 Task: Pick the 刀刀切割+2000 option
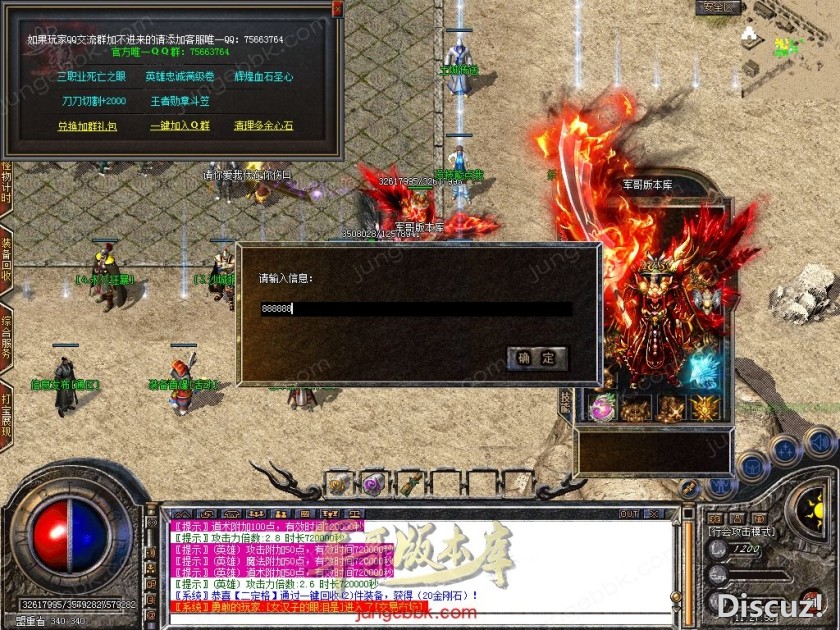[x=94, y=101]
